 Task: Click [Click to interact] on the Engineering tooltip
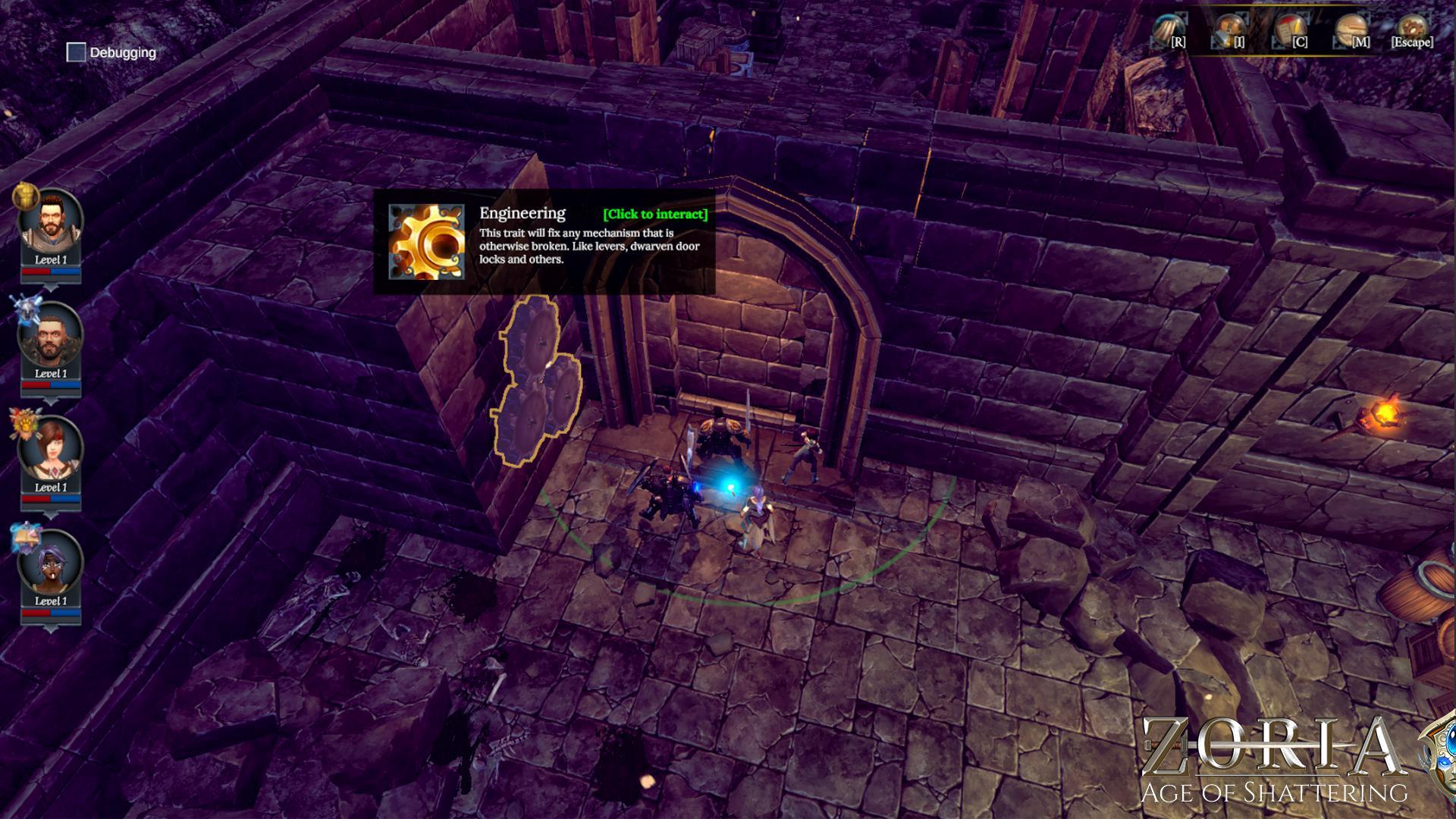pyautogui.click(x=655, y=214)
